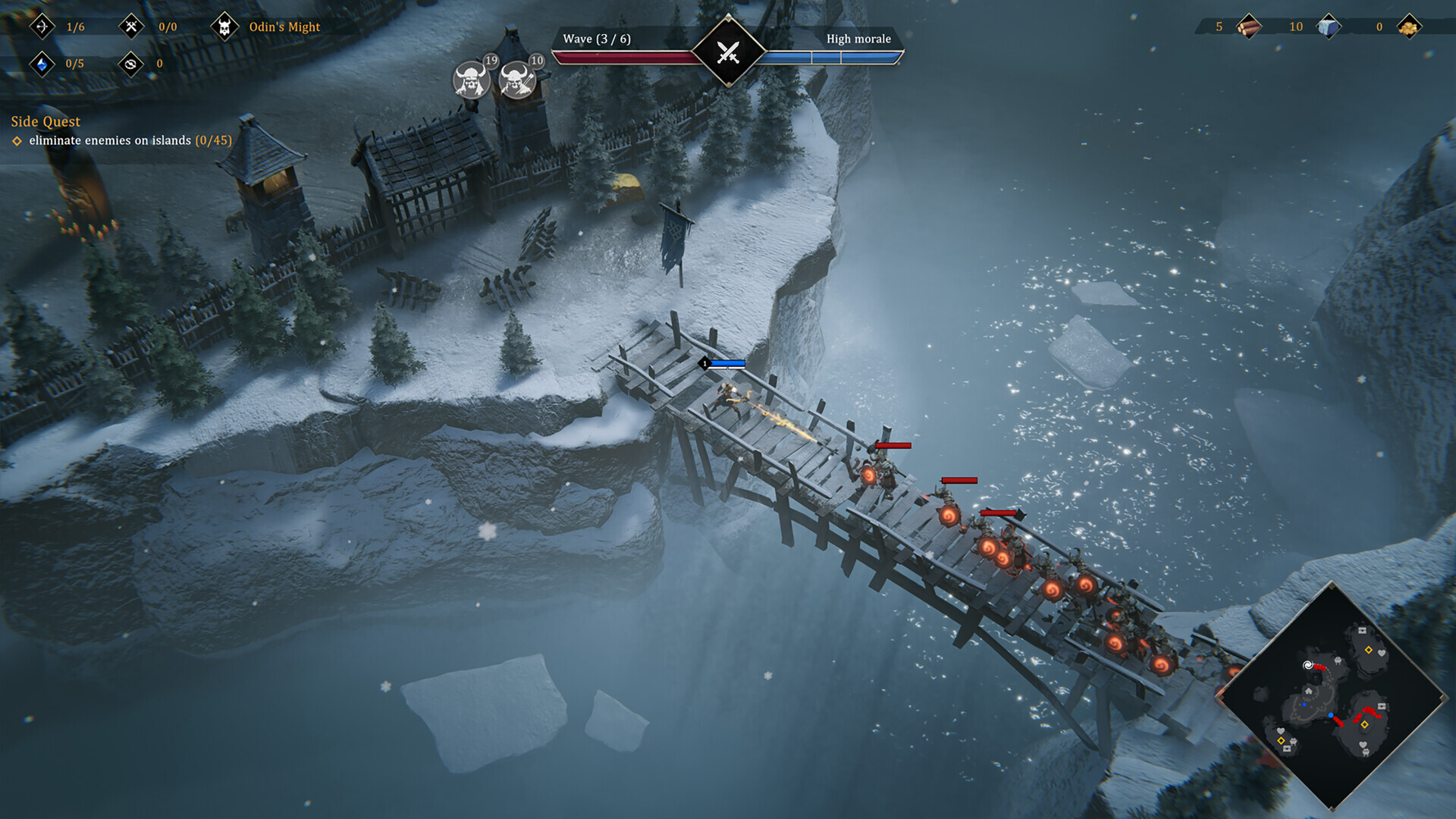Click the archer unit count icon

42,27
